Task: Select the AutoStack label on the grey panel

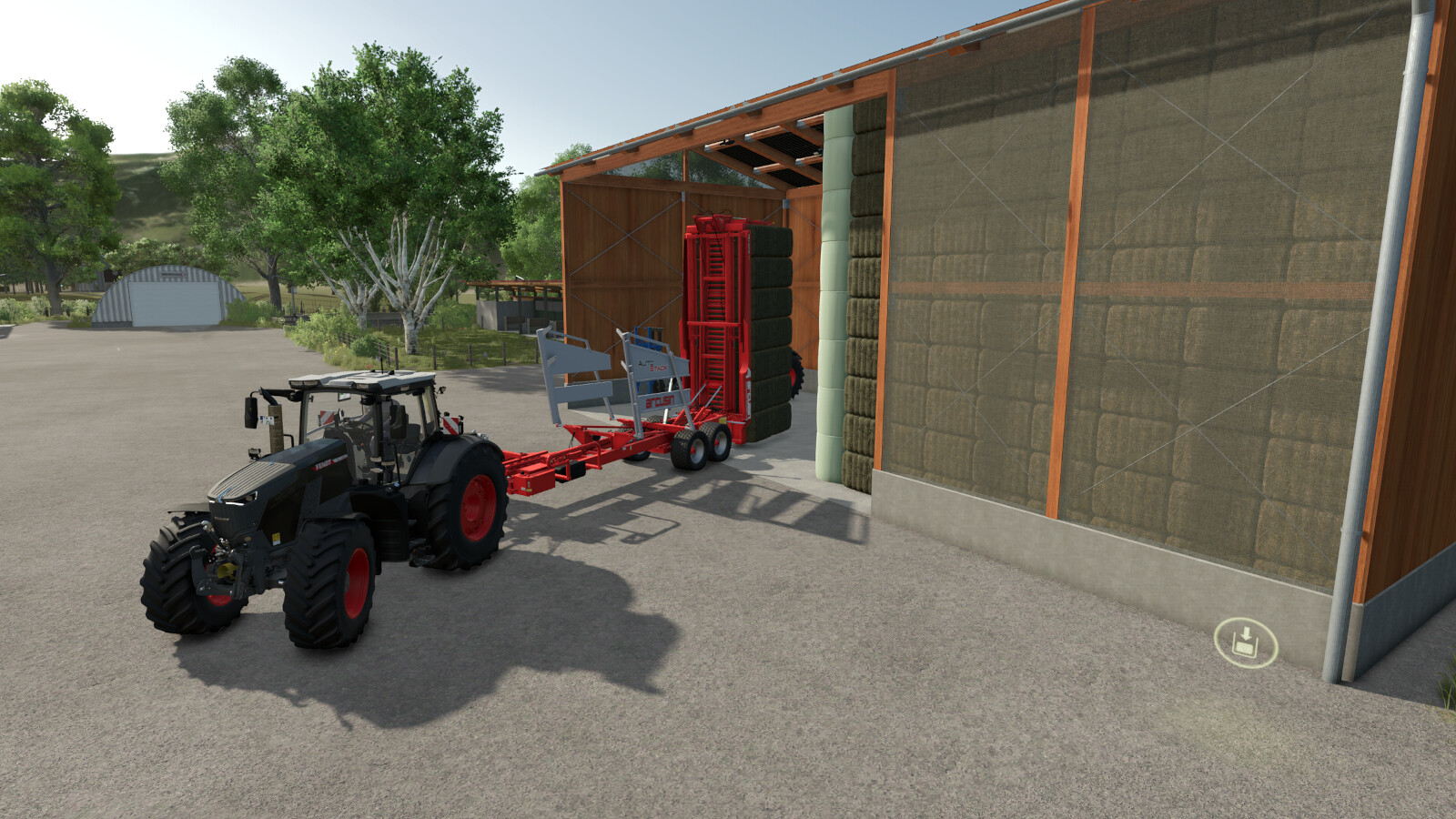Action: (653, 364)
